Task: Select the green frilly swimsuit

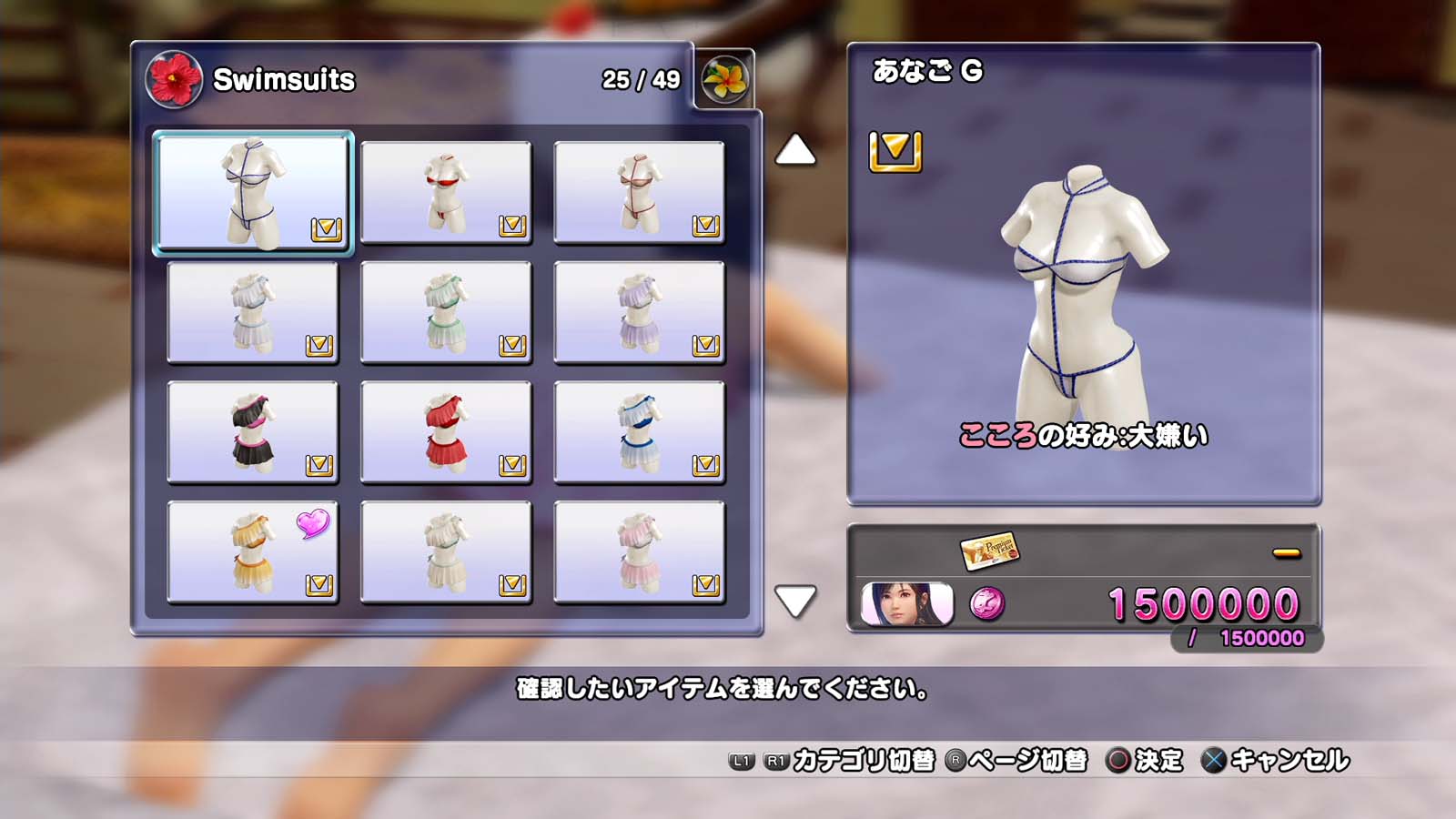Action: click(446, 312)
